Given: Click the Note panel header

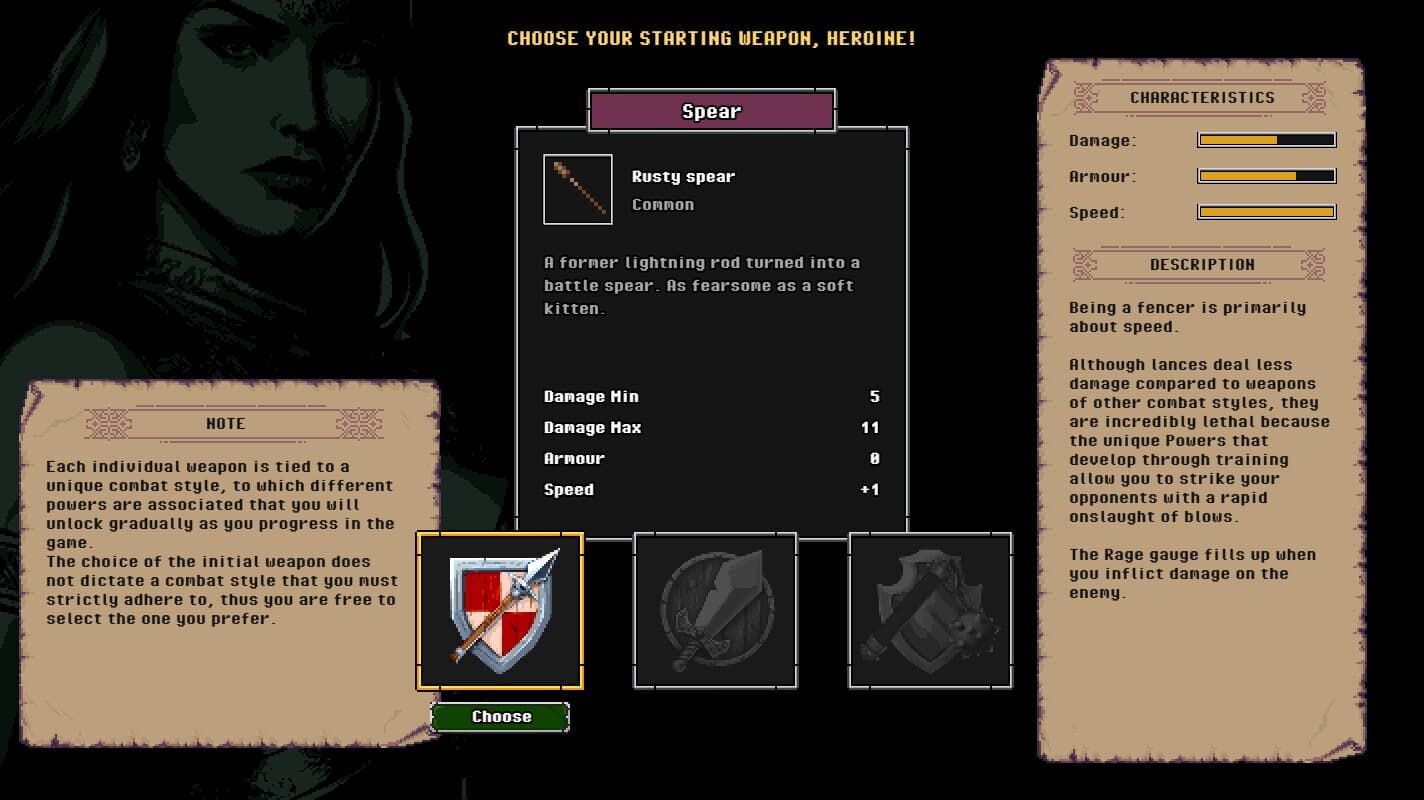Looking at the screenshot, I should 225,422.
